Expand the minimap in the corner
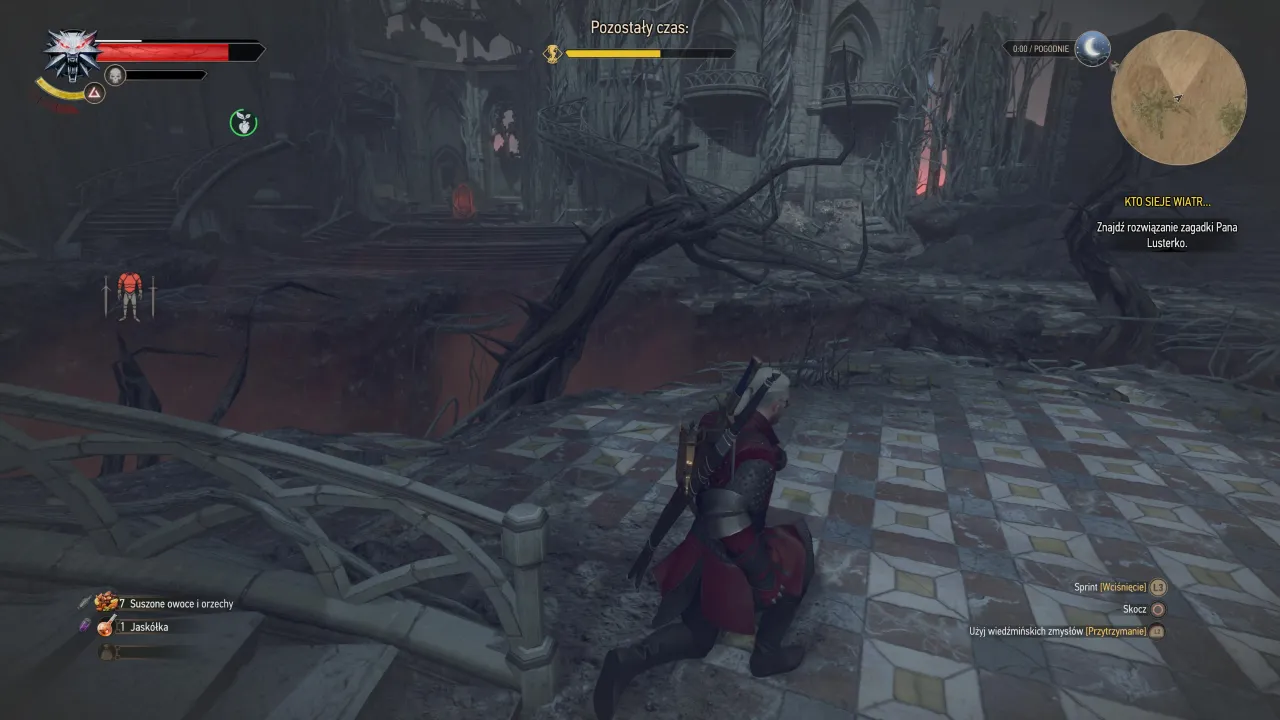The image size is (1280, 720). [x=1180, y=97]
